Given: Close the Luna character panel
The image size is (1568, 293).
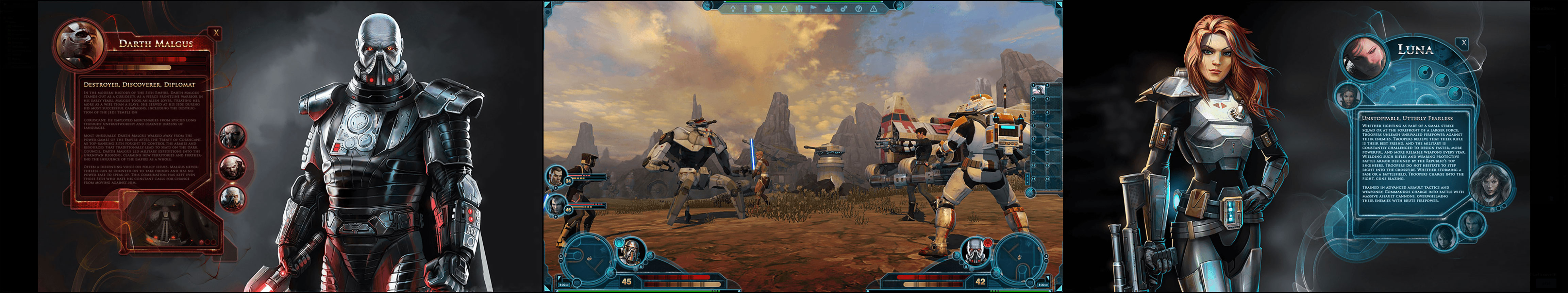Looking at the screenshot, I should click(x=1464, y=42).
